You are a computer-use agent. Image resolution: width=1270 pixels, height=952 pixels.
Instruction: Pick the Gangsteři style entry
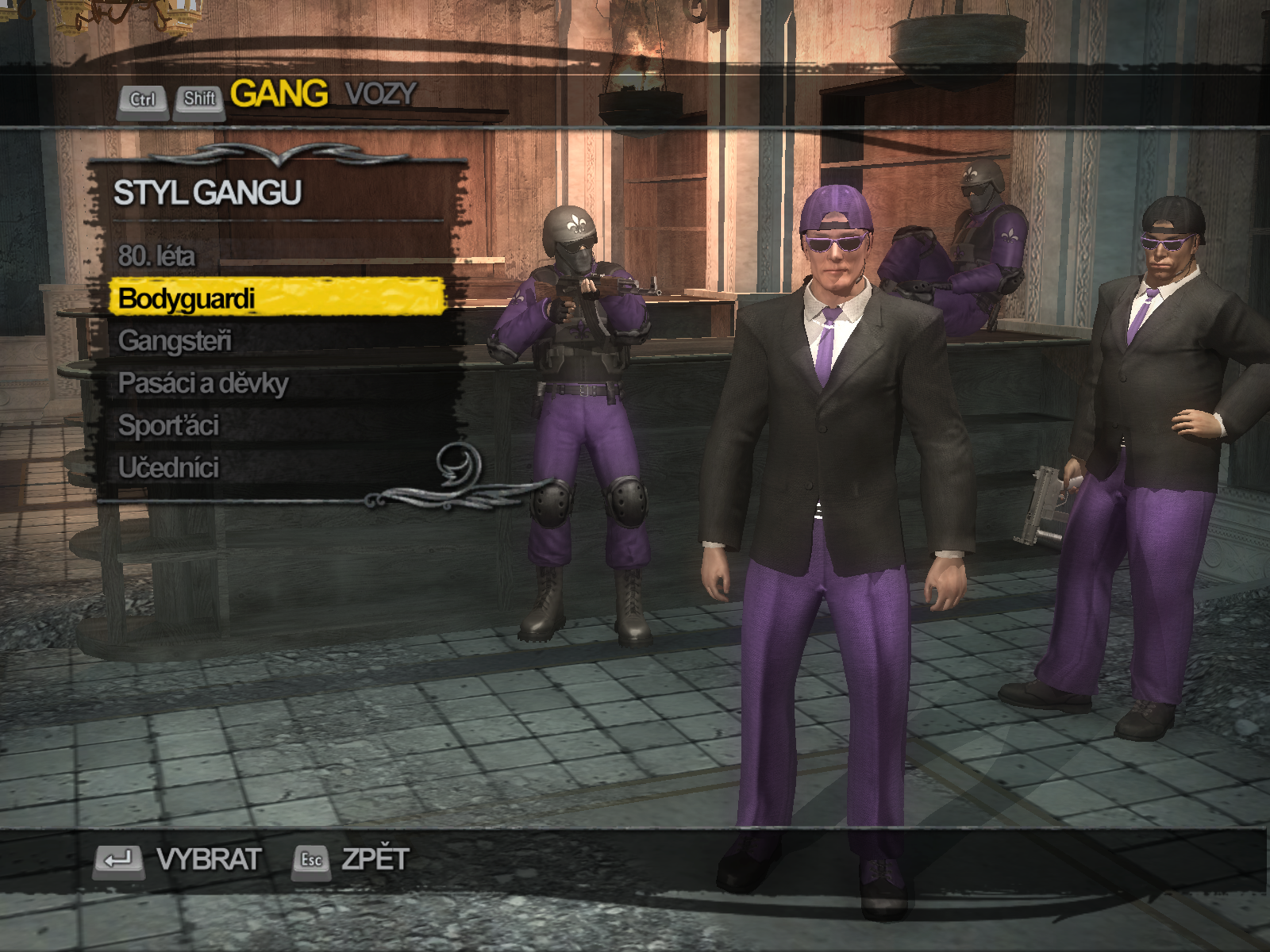[x=175, y=341]
